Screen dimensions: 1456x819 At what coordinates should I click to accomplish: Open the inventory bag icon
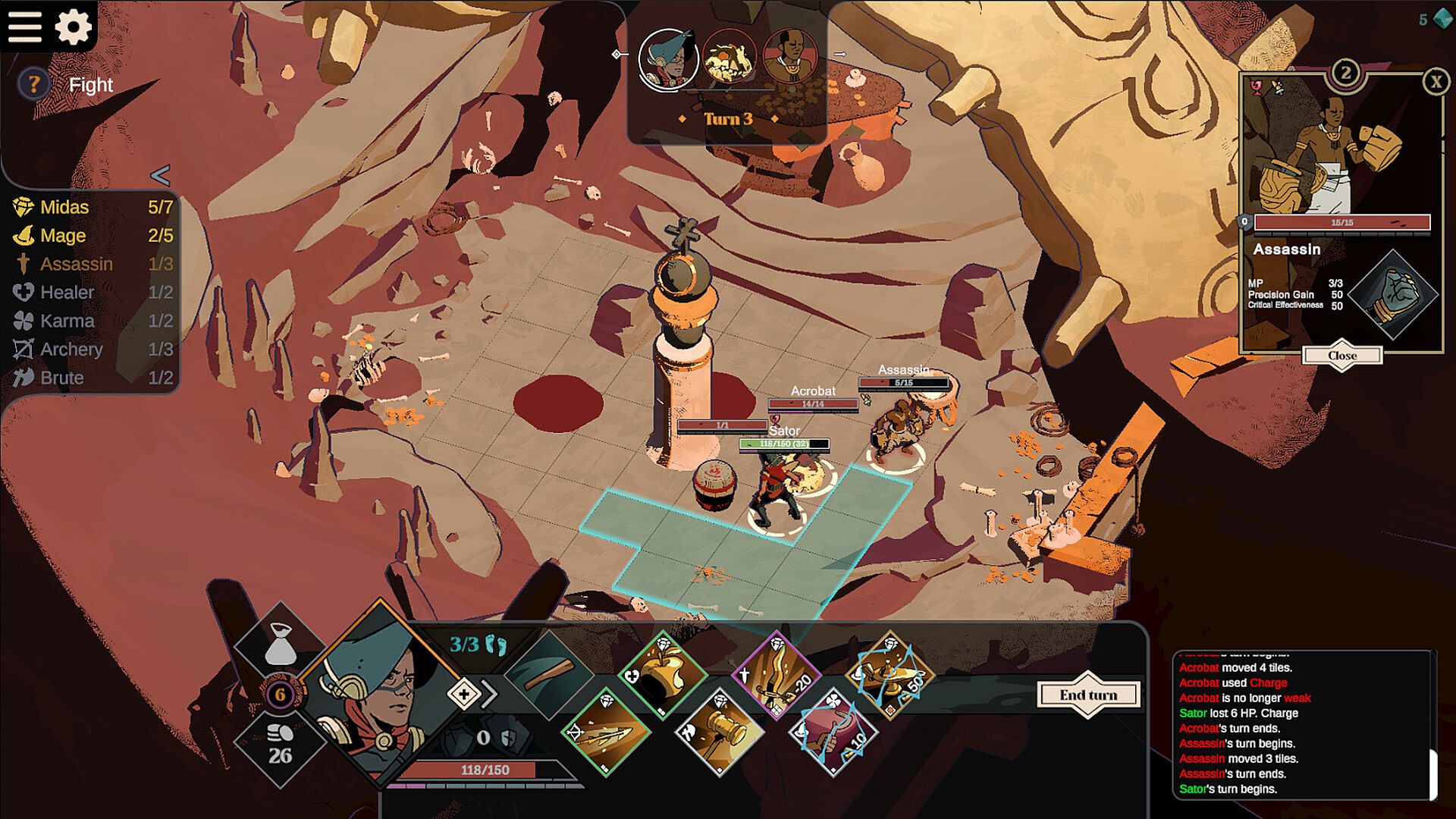click(281, 645)
